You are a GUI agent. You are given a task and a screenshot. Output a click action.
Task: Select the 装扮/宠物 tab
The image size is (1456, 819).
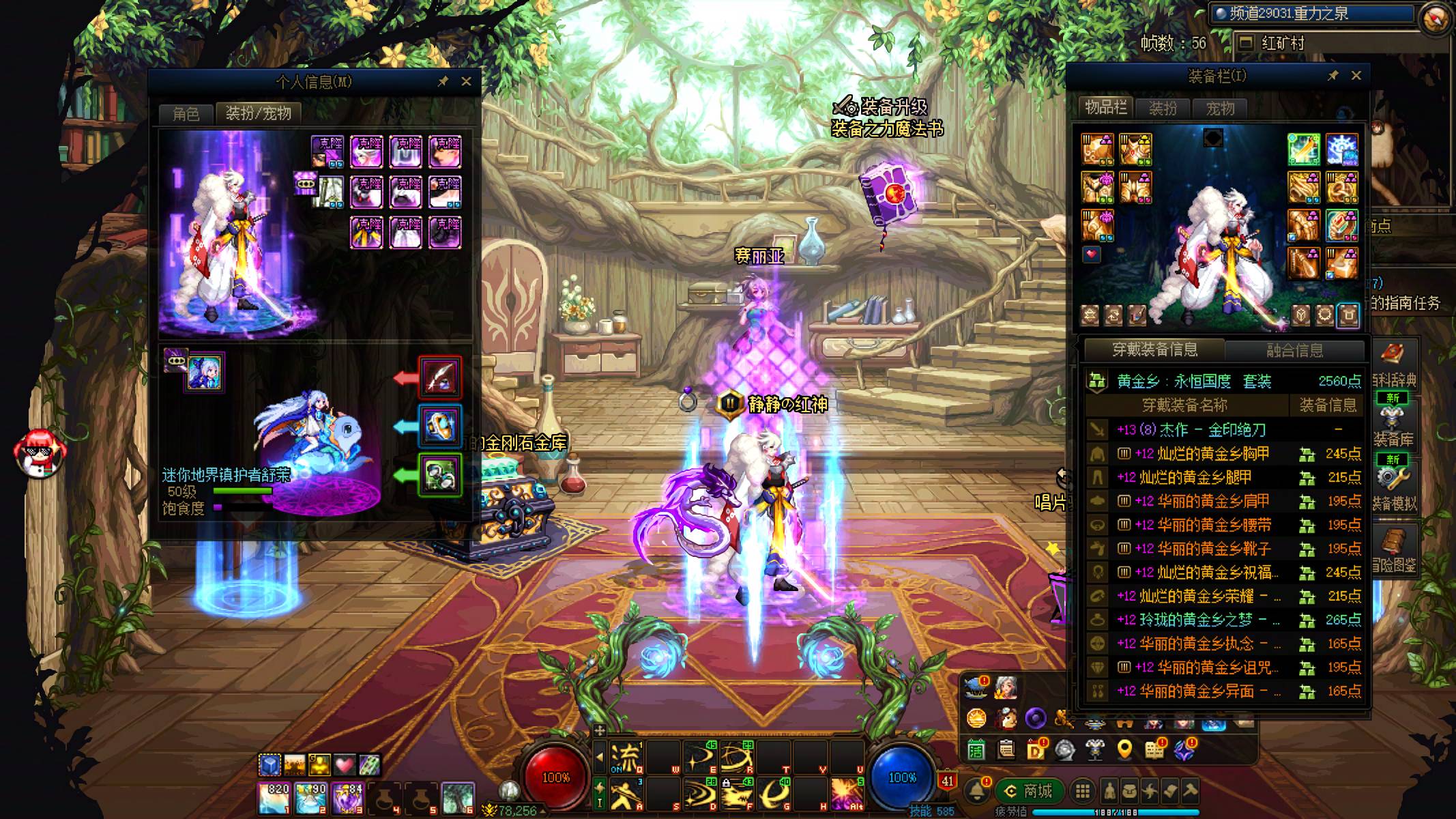coord(258,113)
